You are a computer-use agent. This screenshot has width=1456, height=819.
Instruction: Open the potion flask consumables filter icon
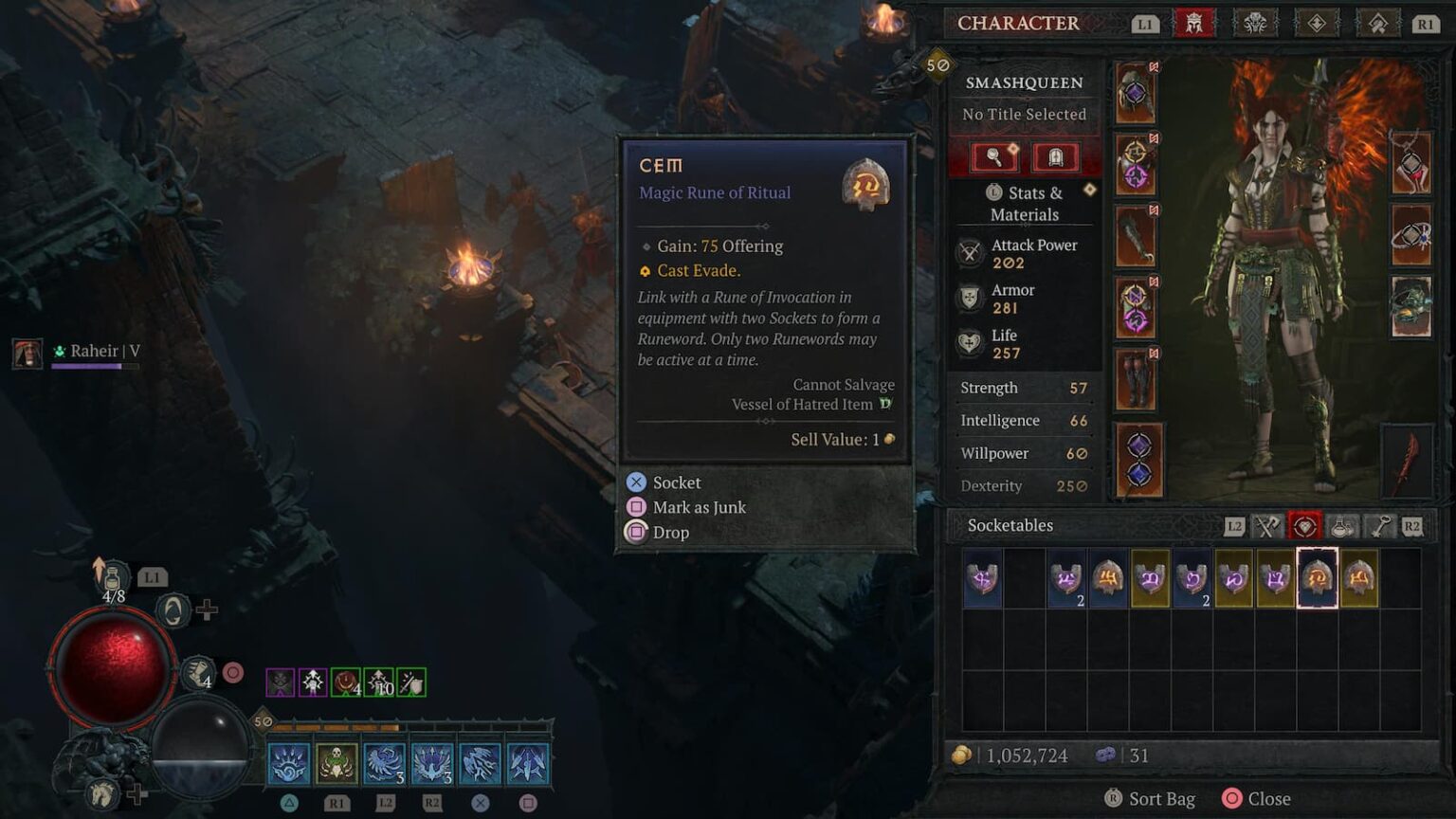point(1340,528)
